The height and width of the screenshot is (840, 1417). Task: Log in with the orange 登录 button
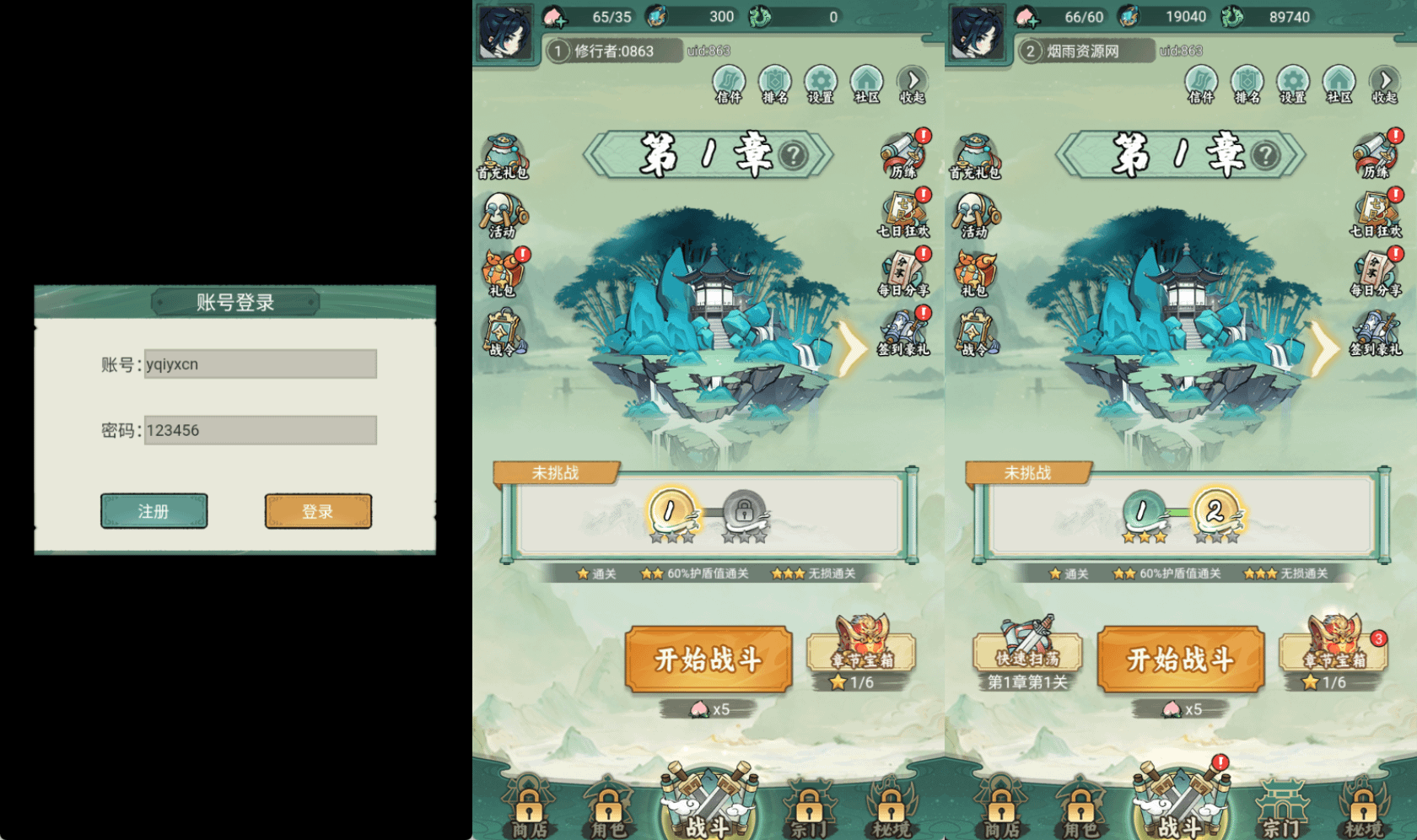pyautogui.click(x=318, y=511)
